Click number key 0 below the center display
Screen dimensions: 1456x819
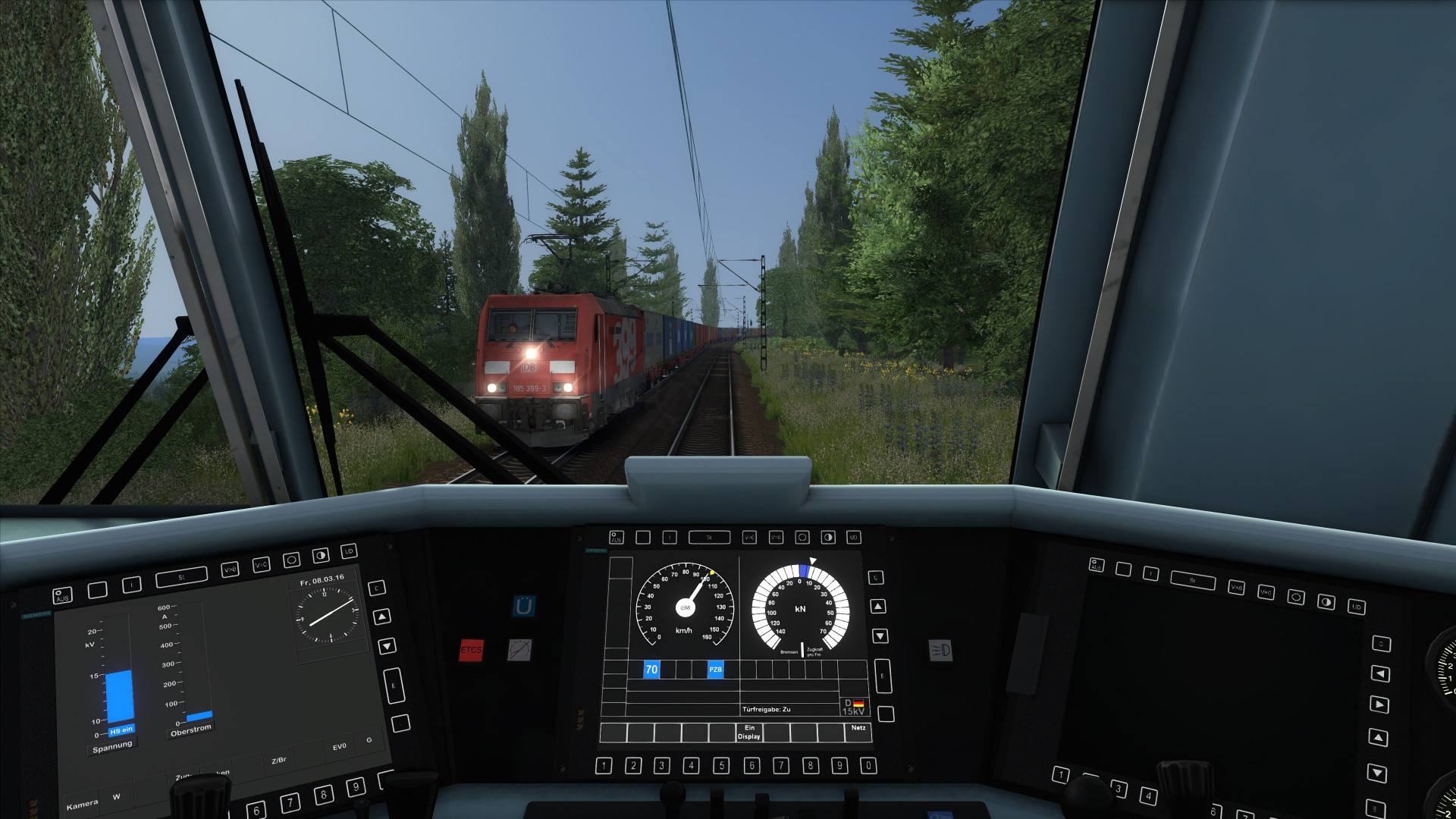868,766
